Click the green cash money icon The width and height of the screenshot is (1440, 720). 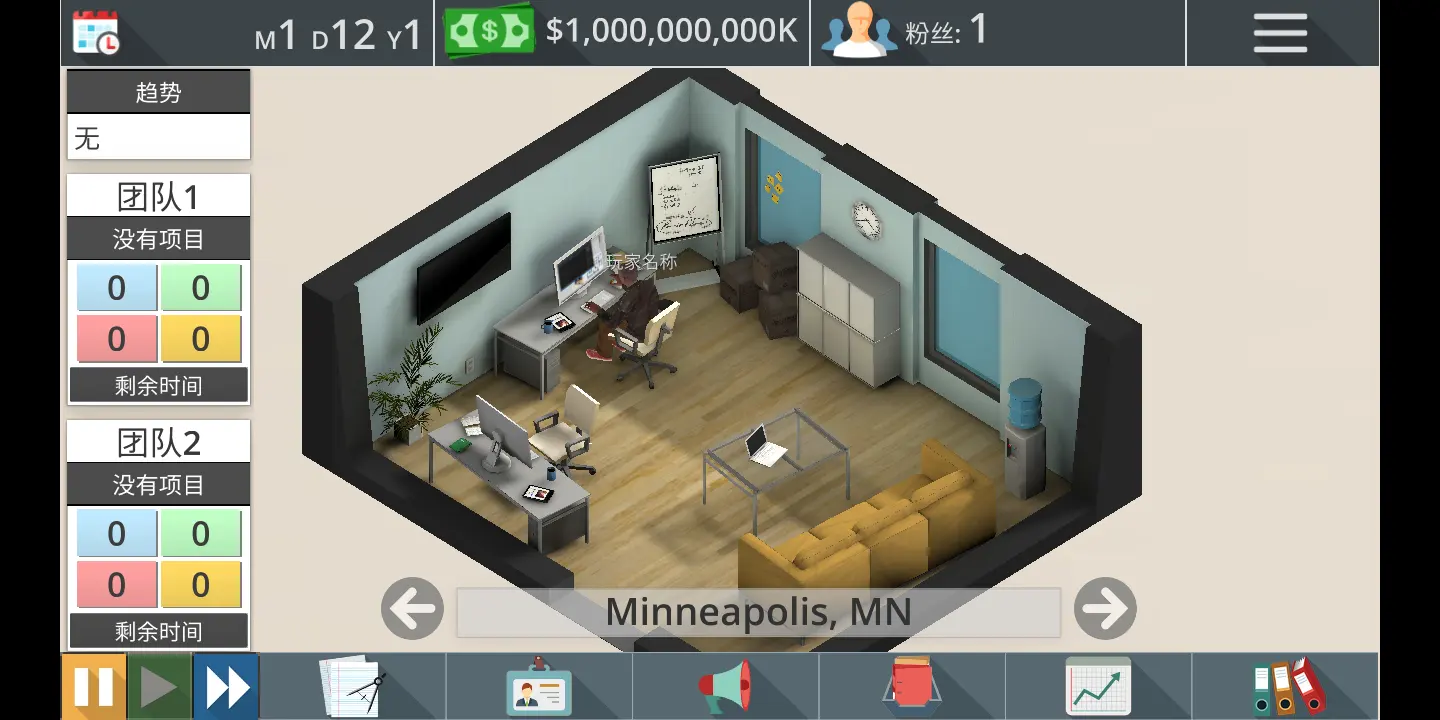click(x=489, y=32)
